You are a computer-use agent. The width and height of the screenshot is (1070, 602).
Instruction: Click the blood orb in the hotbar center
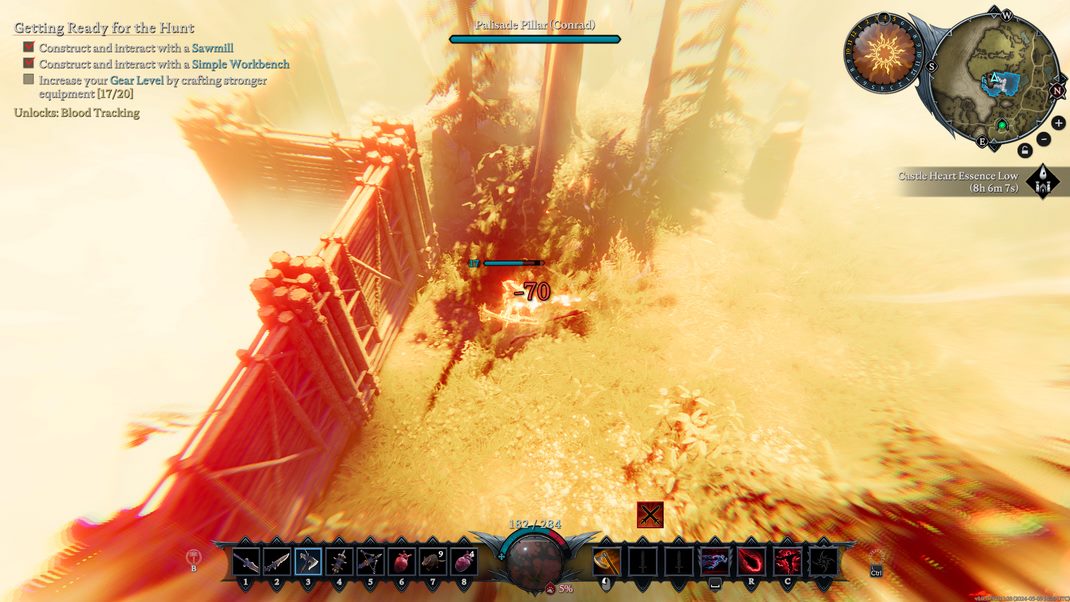[535, 561]
